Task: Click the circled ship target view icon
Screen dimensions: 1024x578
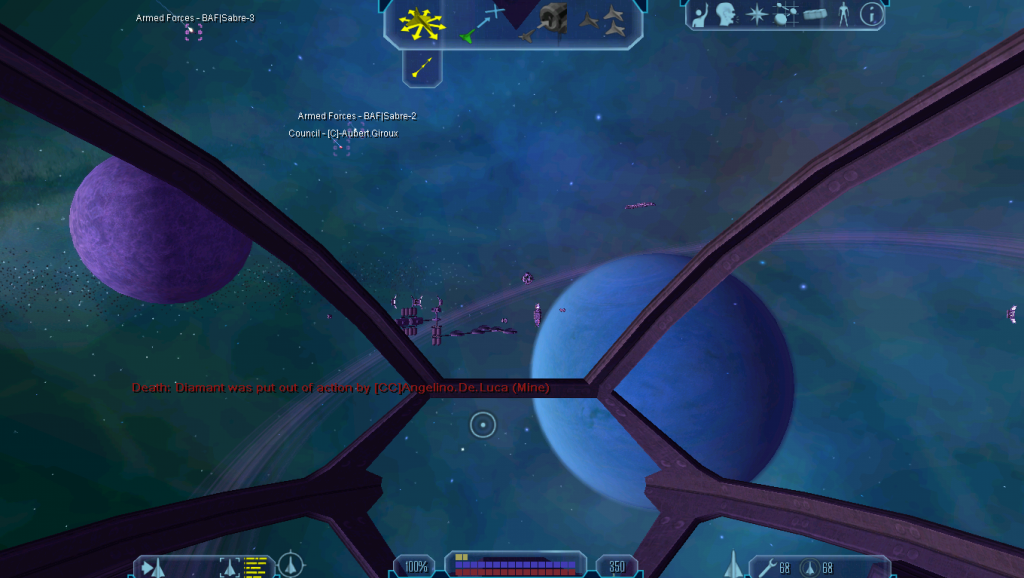Action: point(290,567)
